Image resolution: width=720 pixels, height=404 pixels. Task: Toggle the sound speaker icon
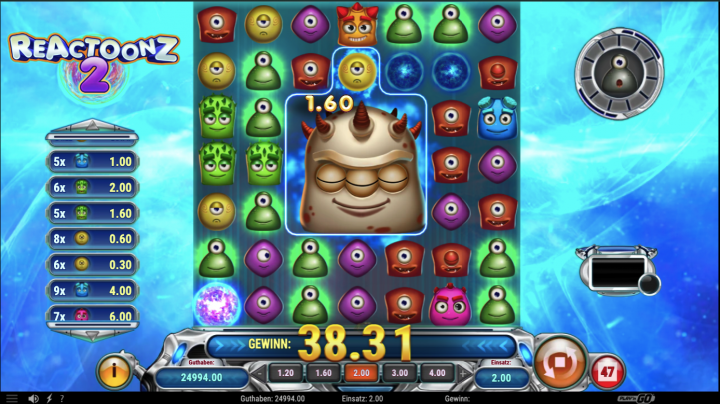(x=33, y=398)
